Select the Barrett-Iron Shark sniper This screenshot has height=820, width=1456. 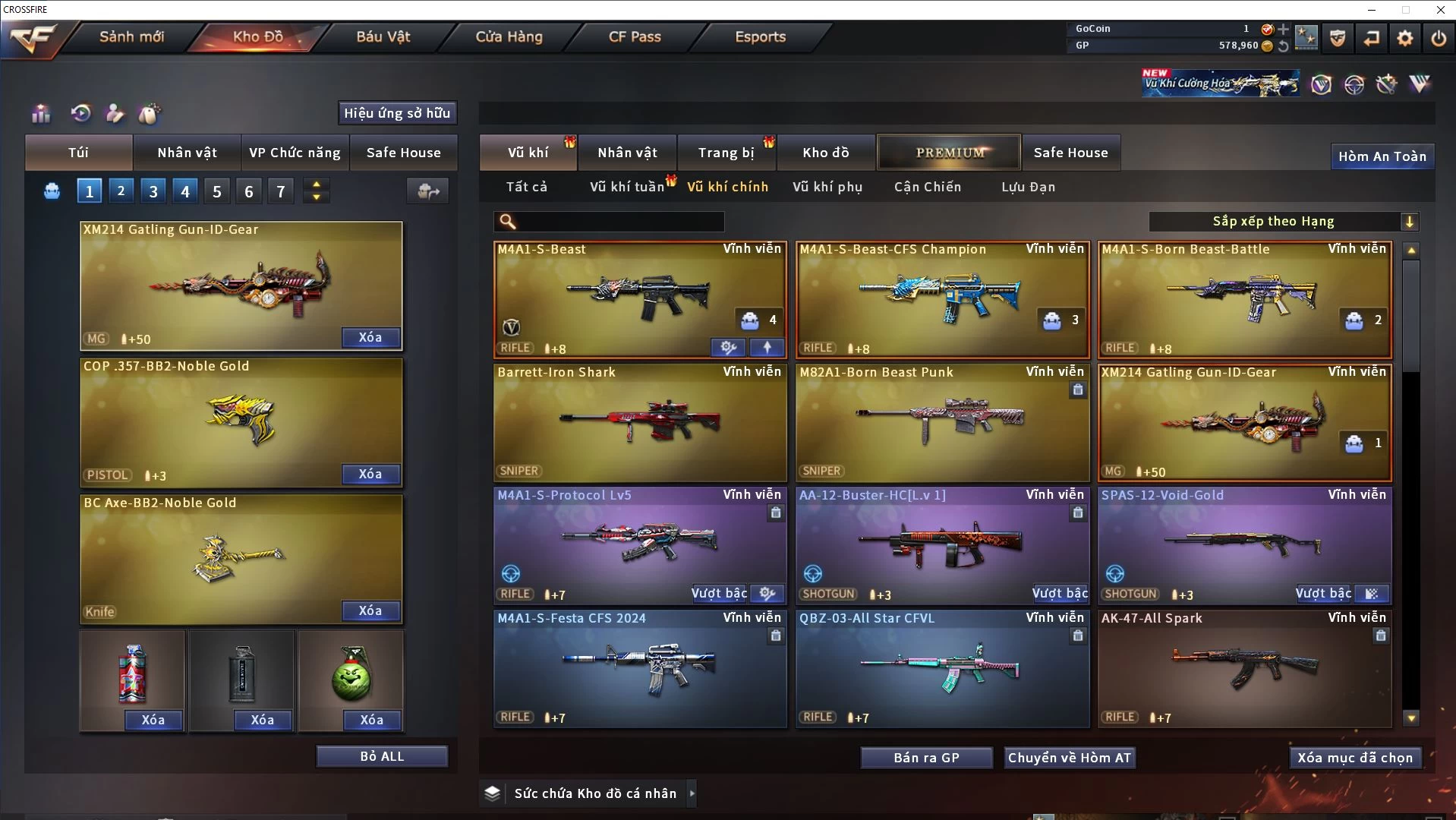point(639,422)
